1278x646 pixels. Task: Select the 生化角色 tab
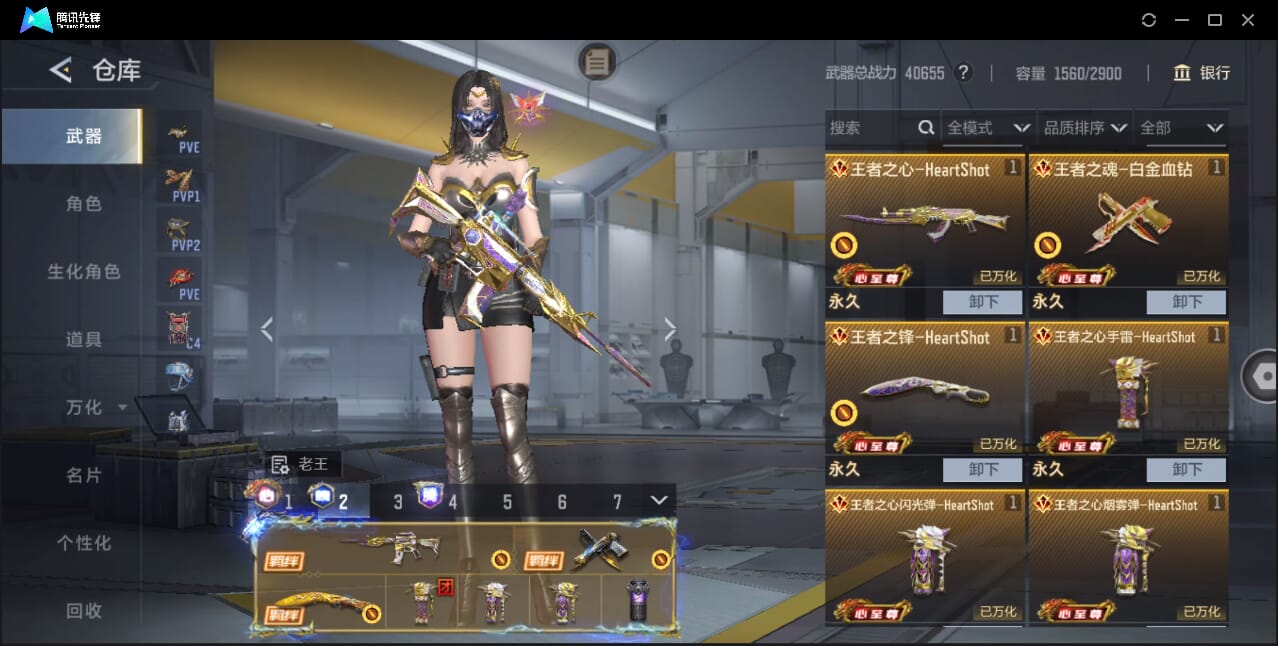click(83, 272)
